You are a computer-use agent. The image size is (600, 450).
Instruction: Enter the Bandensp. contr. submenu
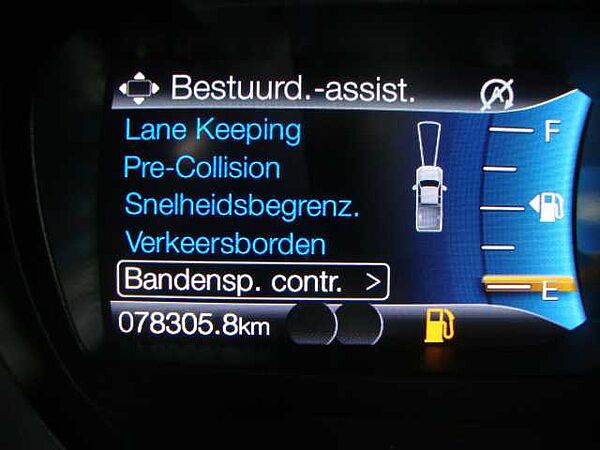(x=252, y=281)
